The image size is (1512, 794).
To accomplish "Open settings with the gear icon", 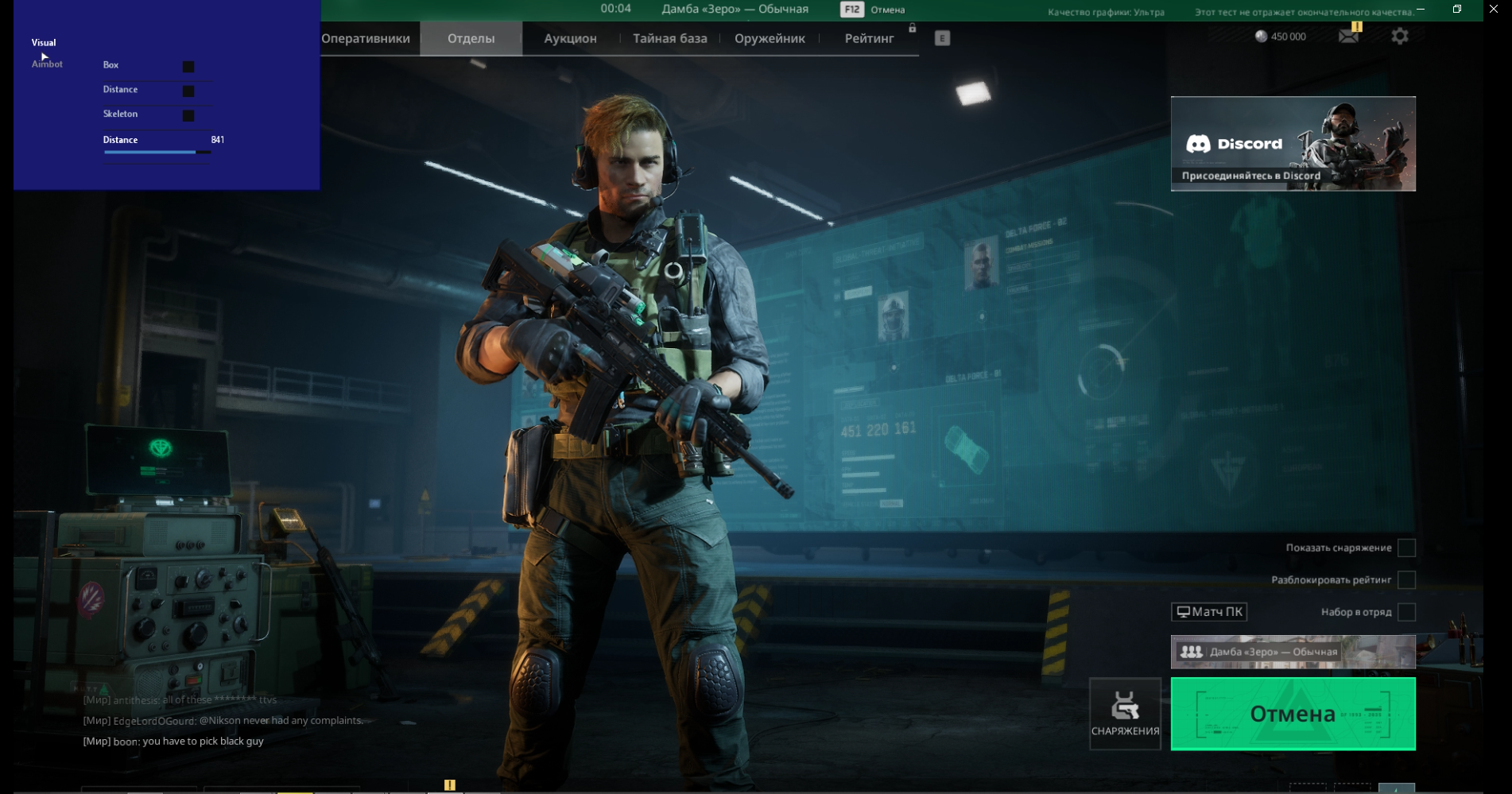I will [1400, 36].
